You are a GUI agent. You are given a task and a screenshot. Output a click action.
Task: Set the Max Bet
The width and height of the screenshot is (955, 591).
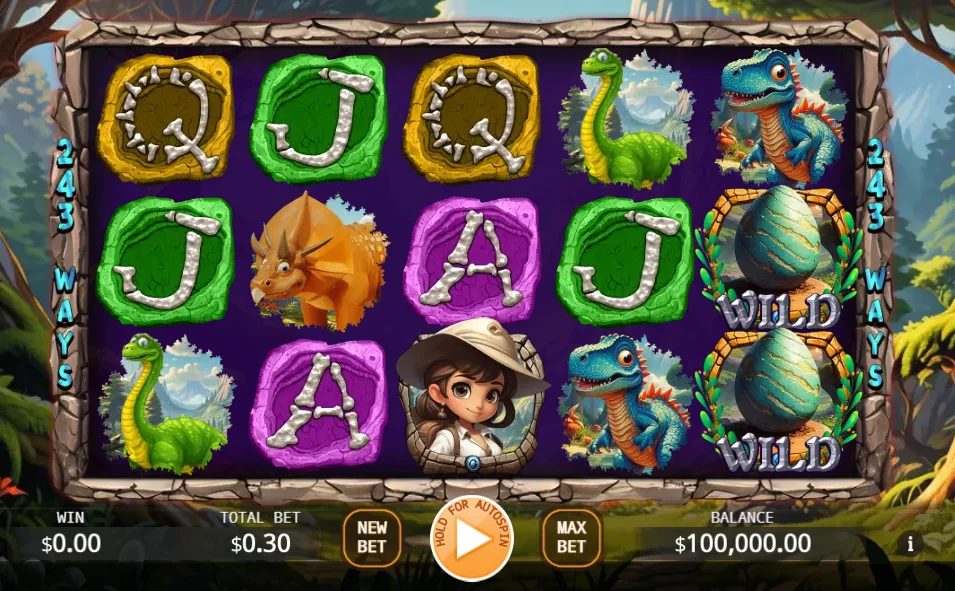(x=571, y=539)
